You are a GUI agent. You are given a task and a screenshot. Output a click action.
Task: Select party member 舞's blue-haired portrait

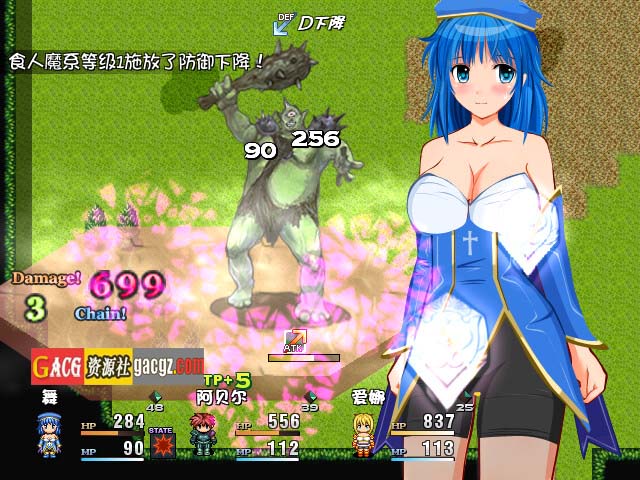49,434
